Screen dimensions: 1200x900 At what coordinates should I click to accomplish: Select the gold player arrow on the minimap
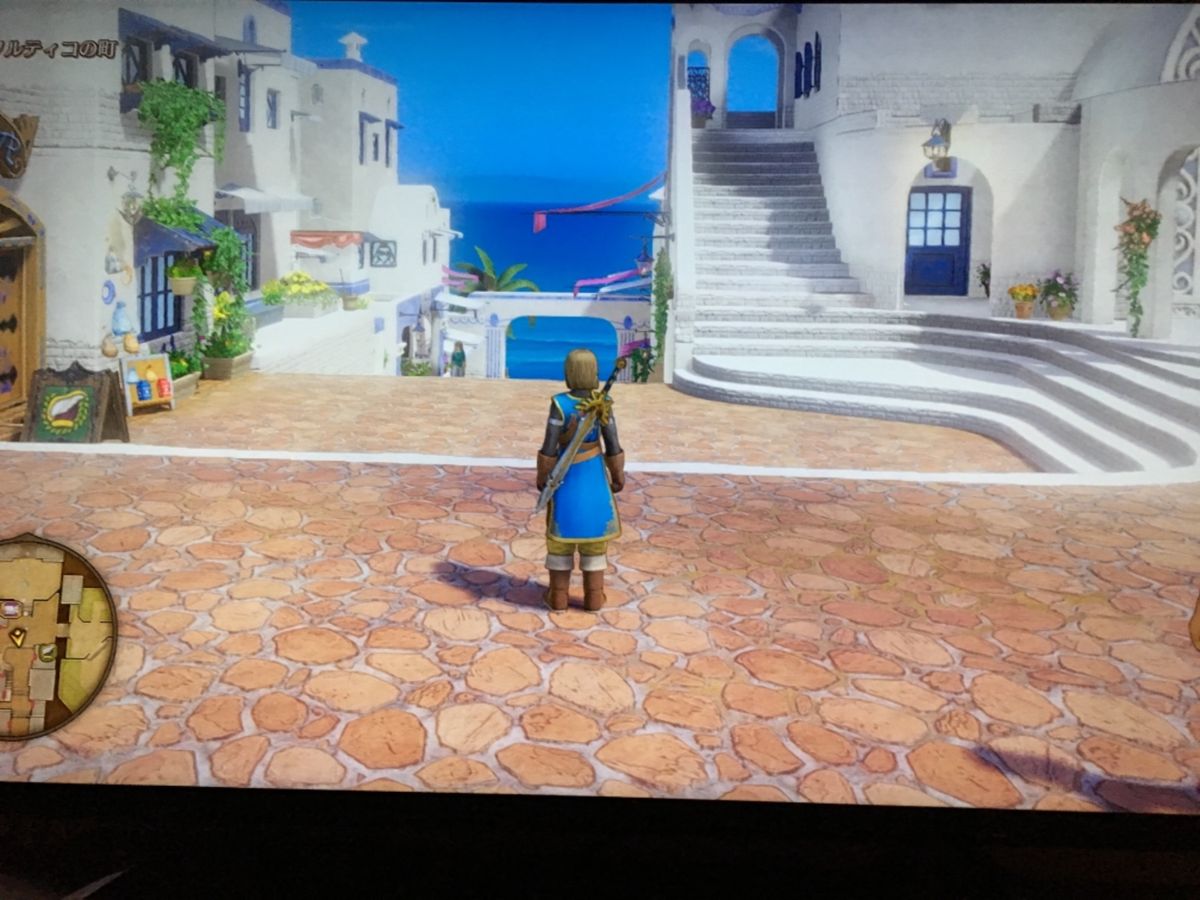click(18, 635)
